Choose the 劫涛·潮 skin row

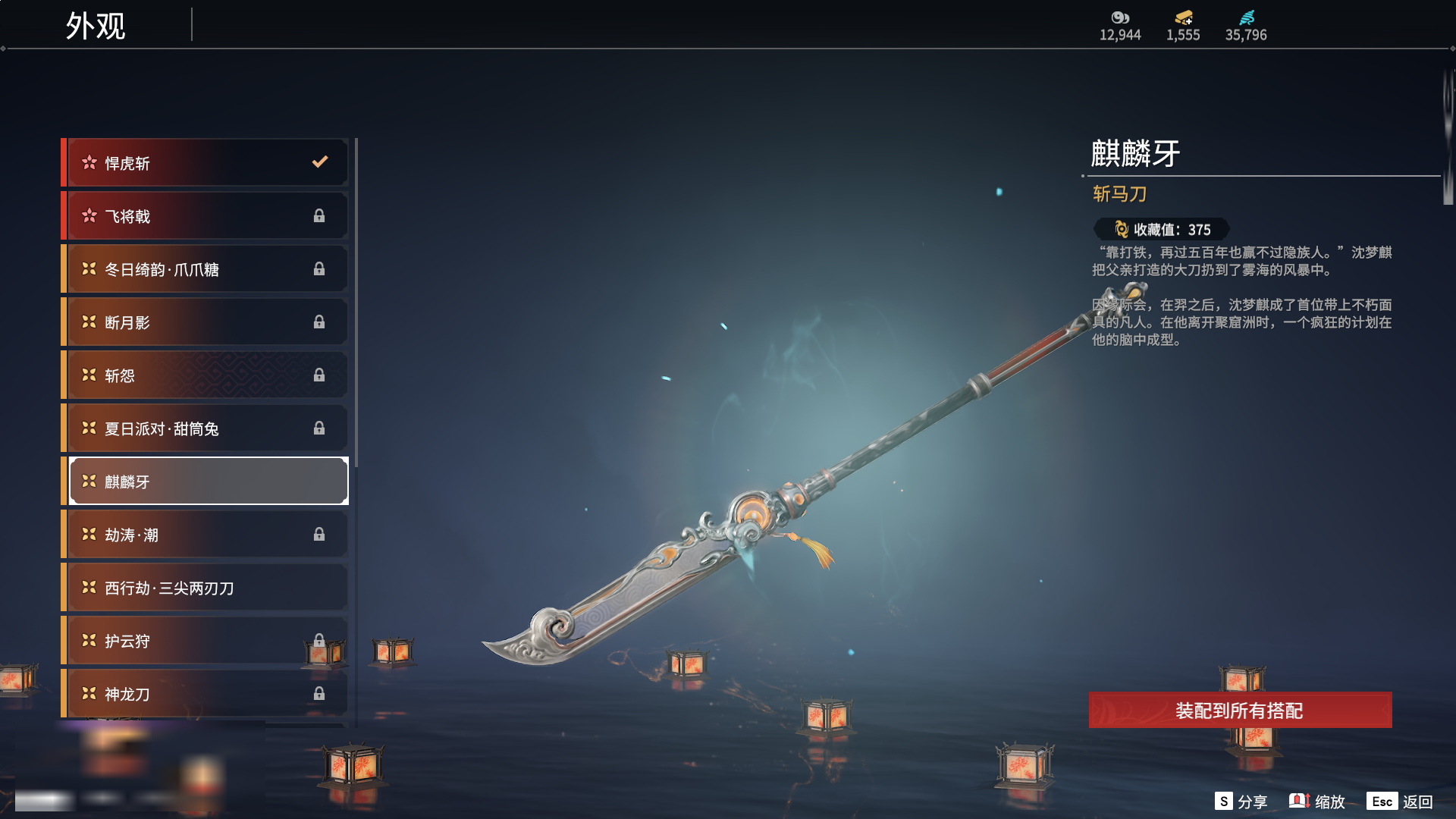coord(206,535)
